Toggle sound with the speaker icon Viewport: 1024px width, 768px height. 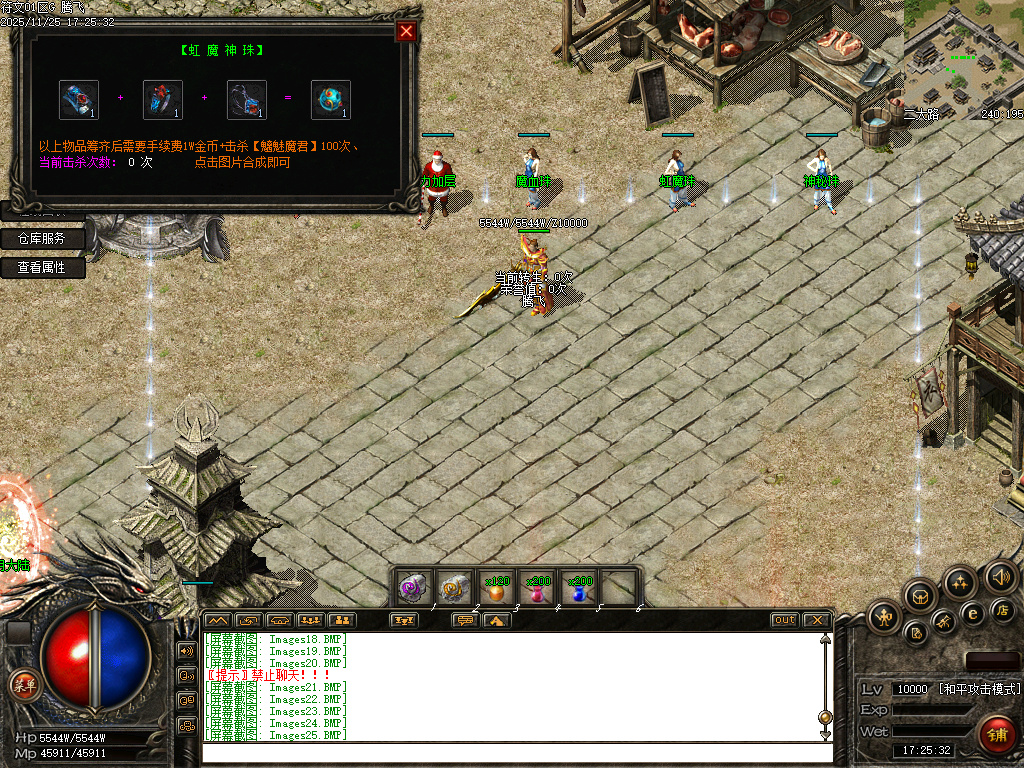tap(1001, 577)
